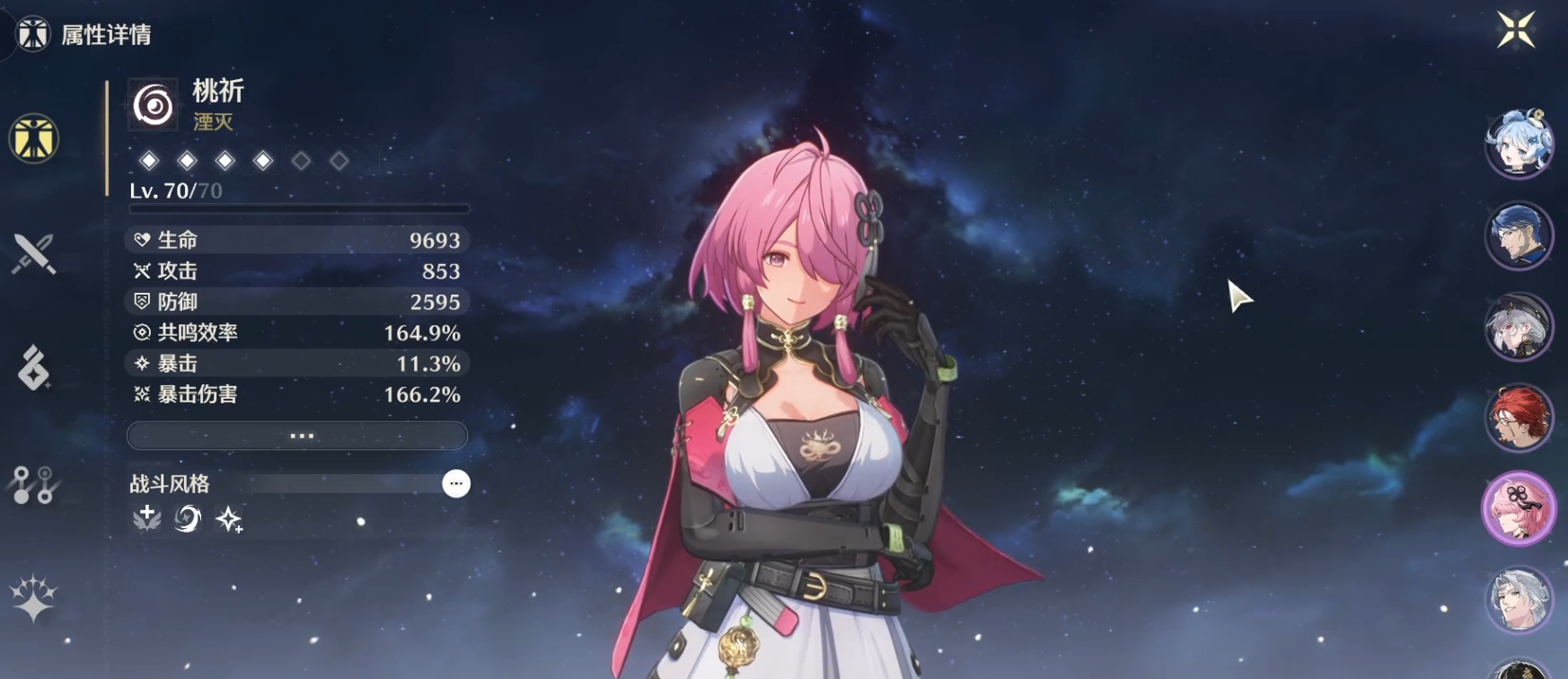Open the echoes tab on left sidebar
The image size is (1568, 679).
click(33, 368)
